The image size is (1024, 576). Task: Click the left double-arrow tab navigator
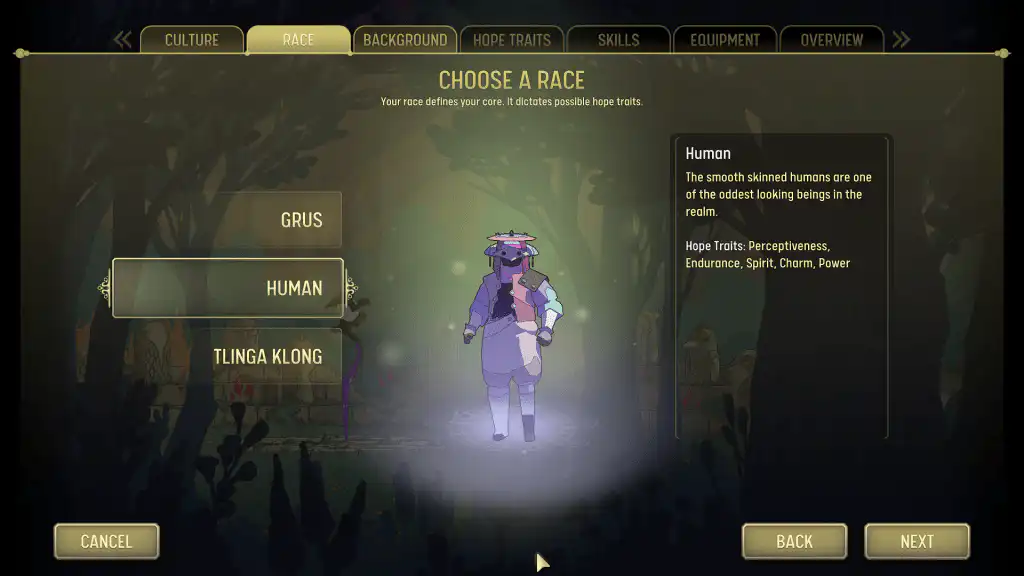point(123,40)
